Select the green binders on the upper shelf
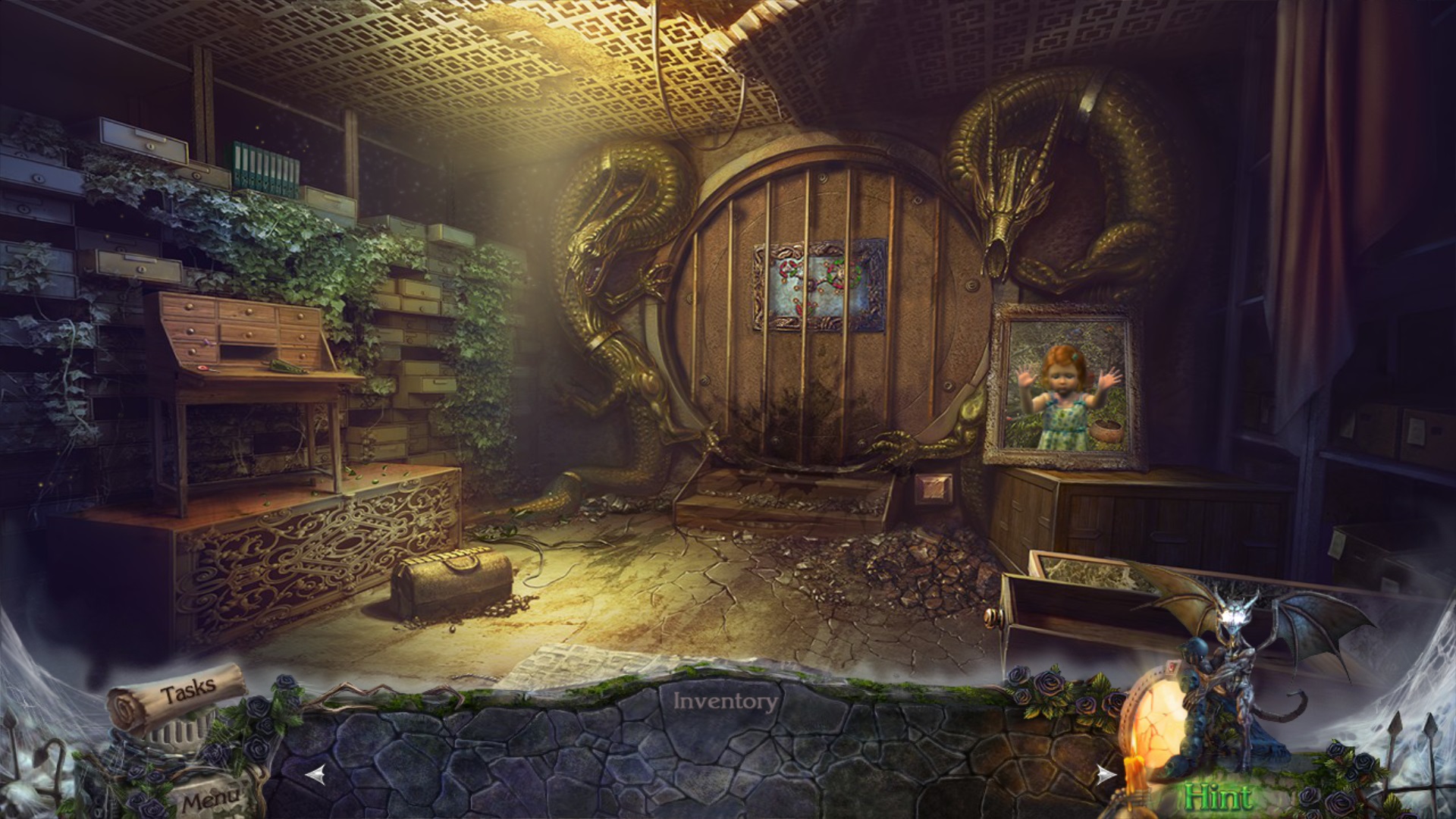 [265, 166]
